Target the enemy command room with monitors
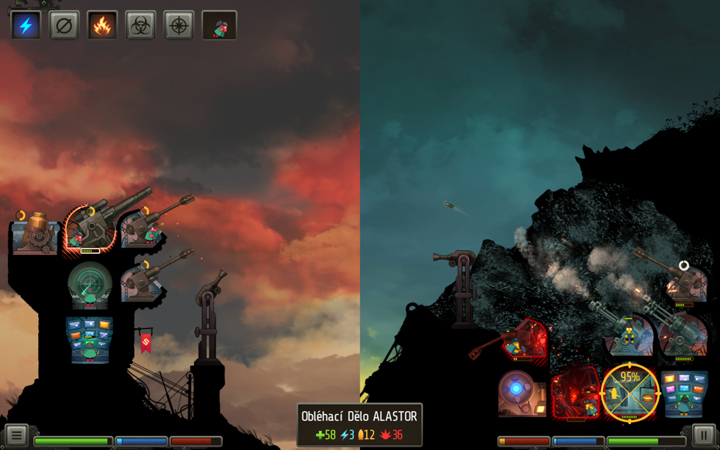This screenshot has height=450, width=720. point(684,392)
